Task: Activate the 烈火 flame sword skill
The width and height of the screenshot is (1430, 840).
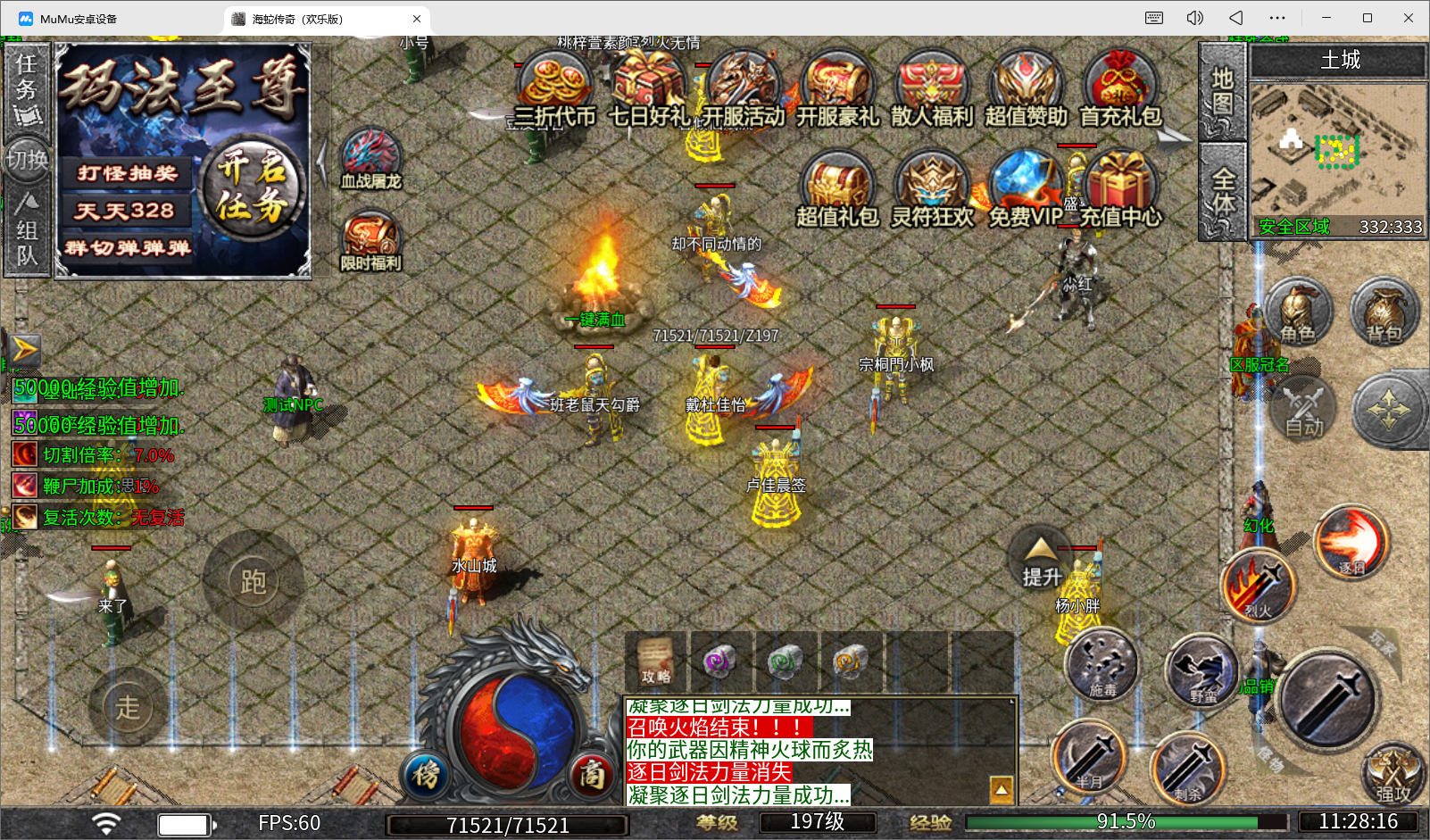Action: 1258,585
